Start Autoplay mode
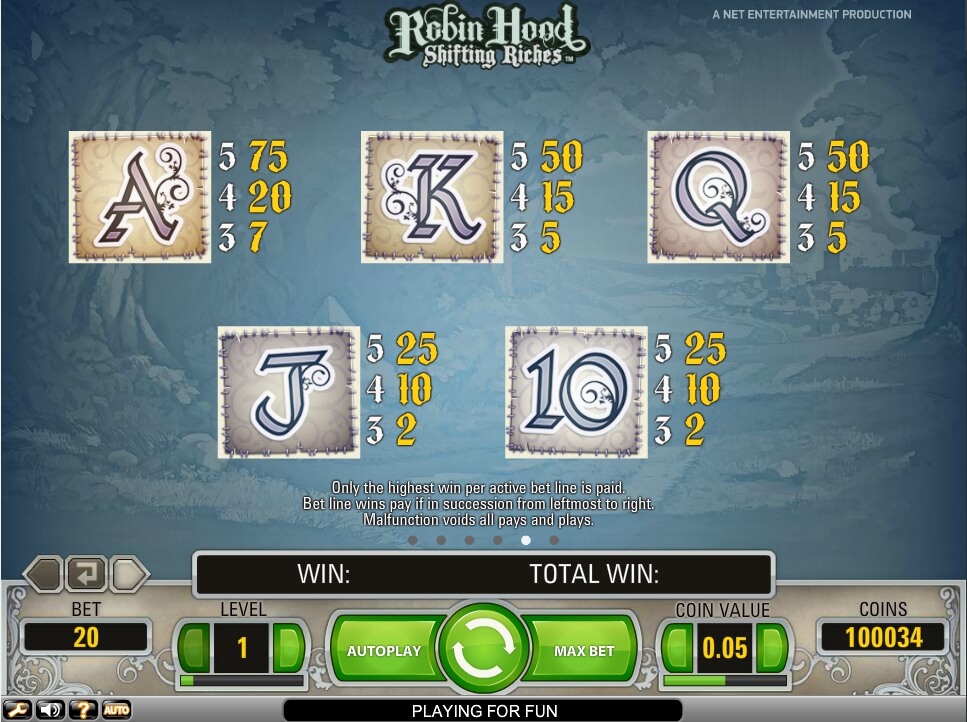This screenshot has height=722, width=967. 384,651
